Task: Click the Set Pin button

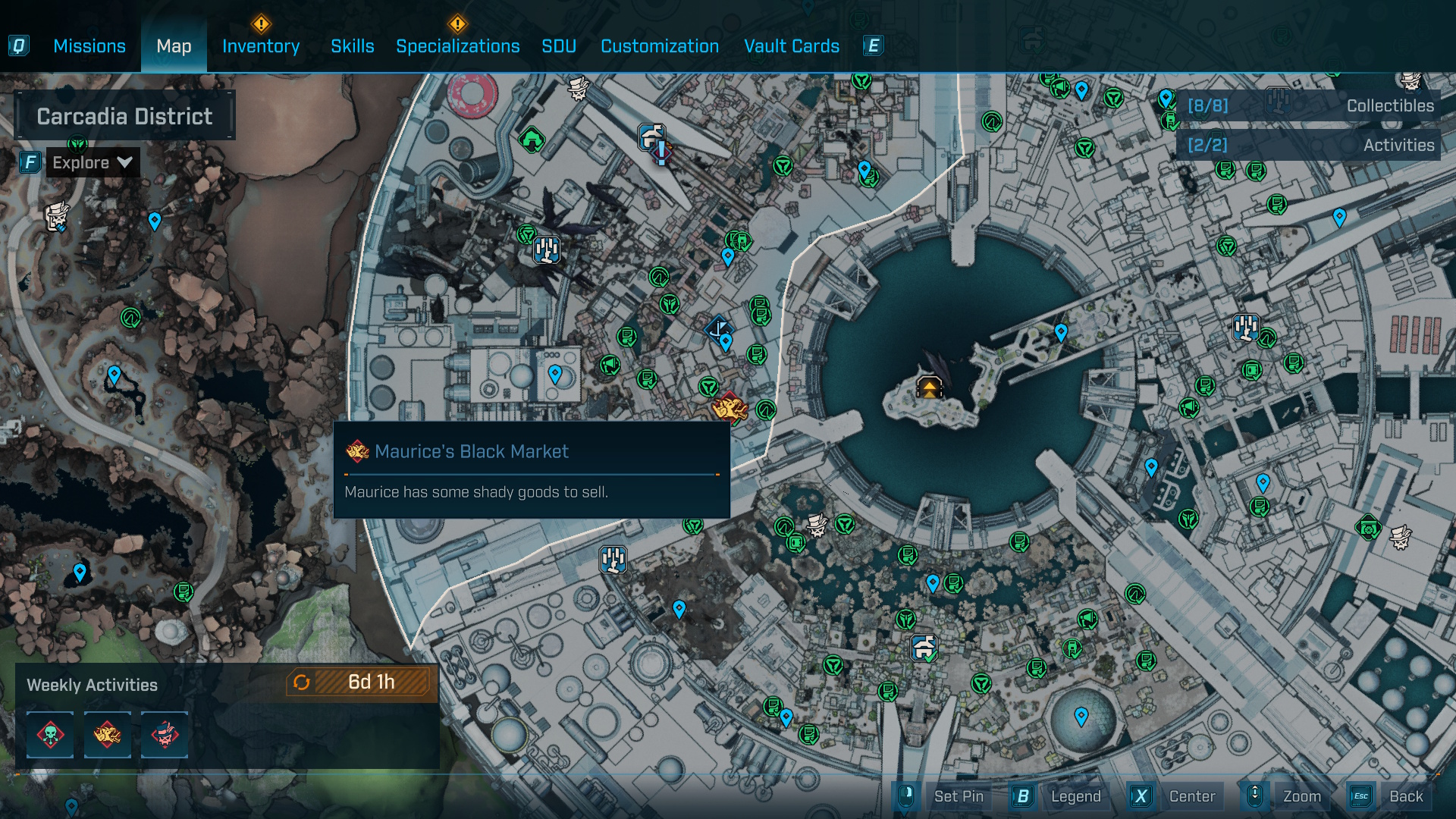Action: (x=959, y=797)
